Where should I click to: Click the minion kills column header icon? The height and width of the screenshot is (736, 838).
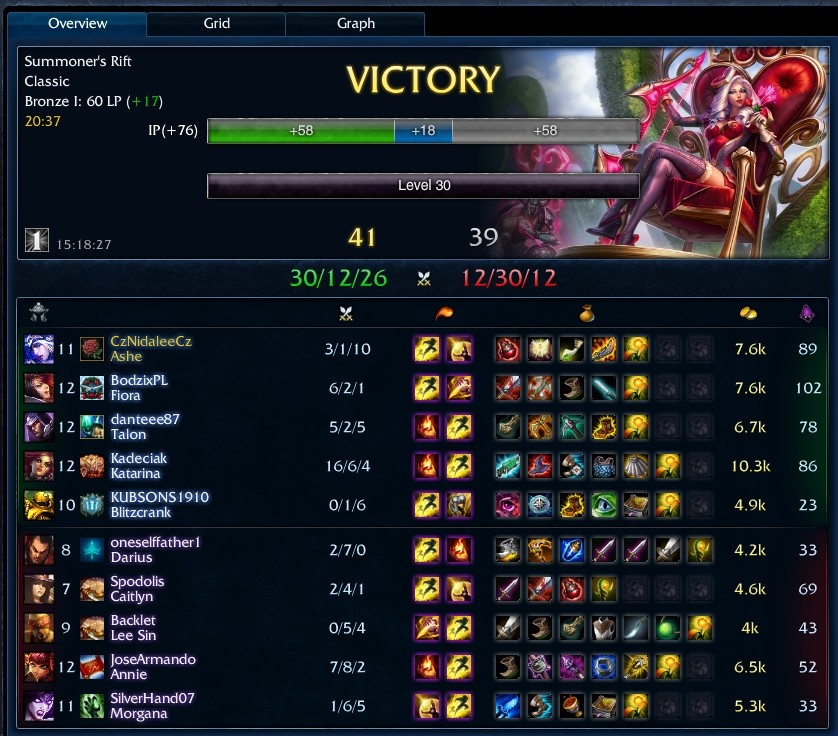click(807, 313)
